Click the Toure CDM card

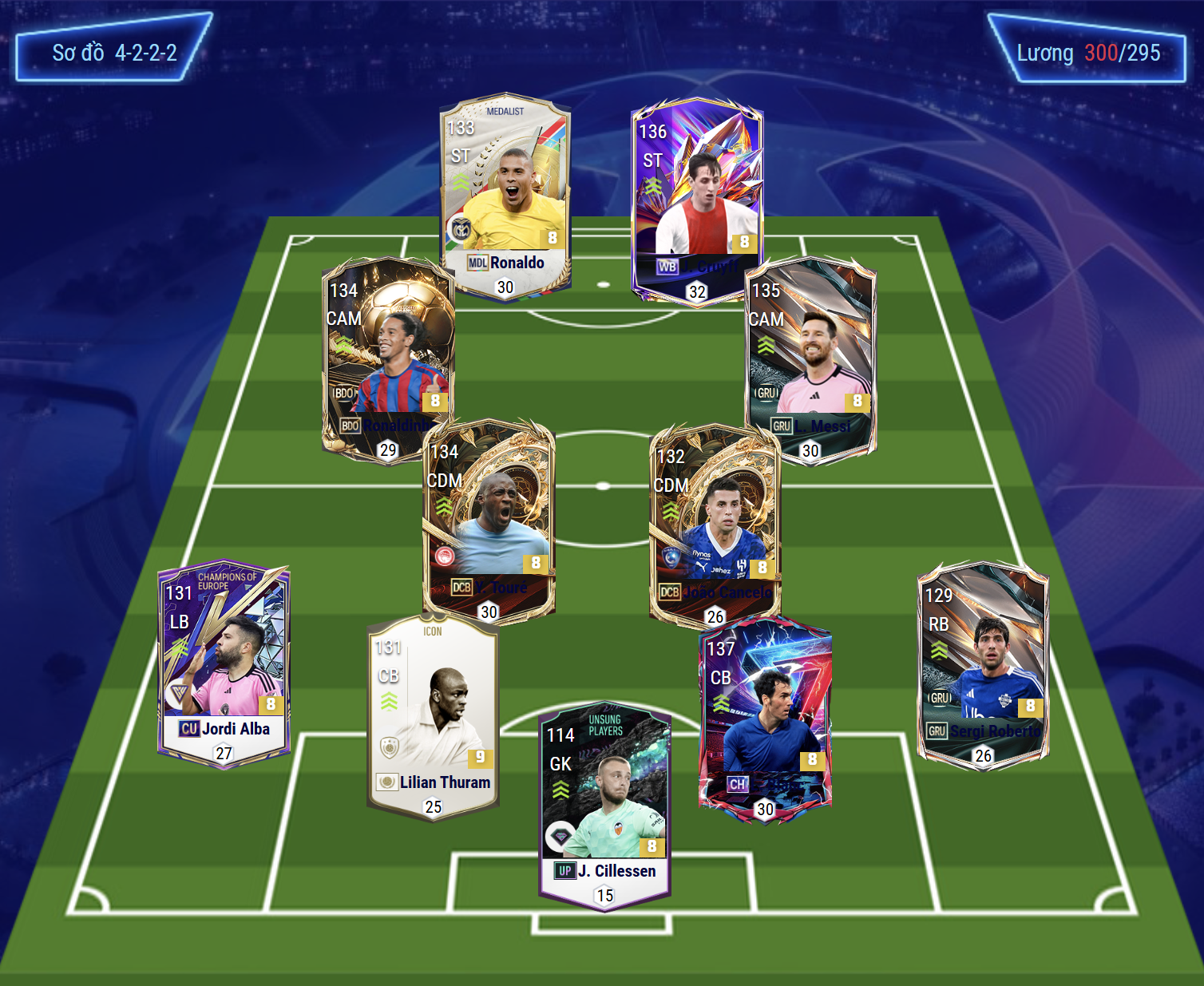coord(489,519)
